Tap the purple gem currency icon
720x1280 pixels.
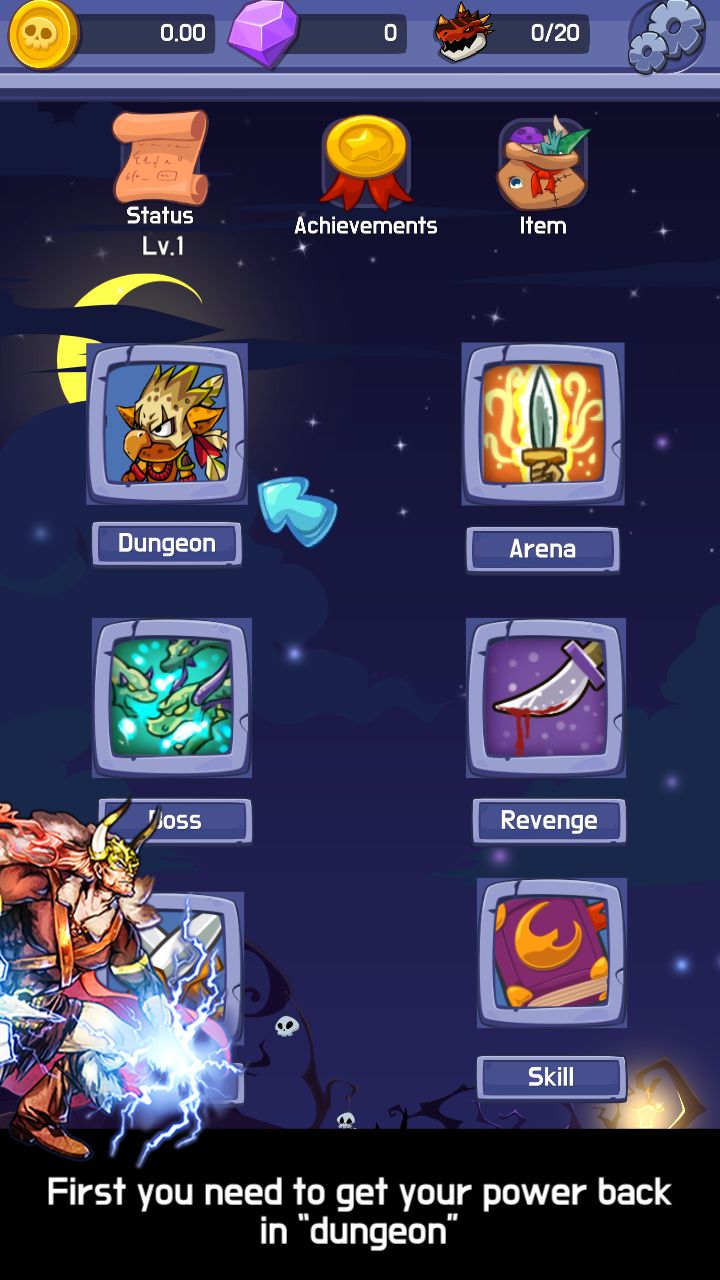tap(264, 33)
